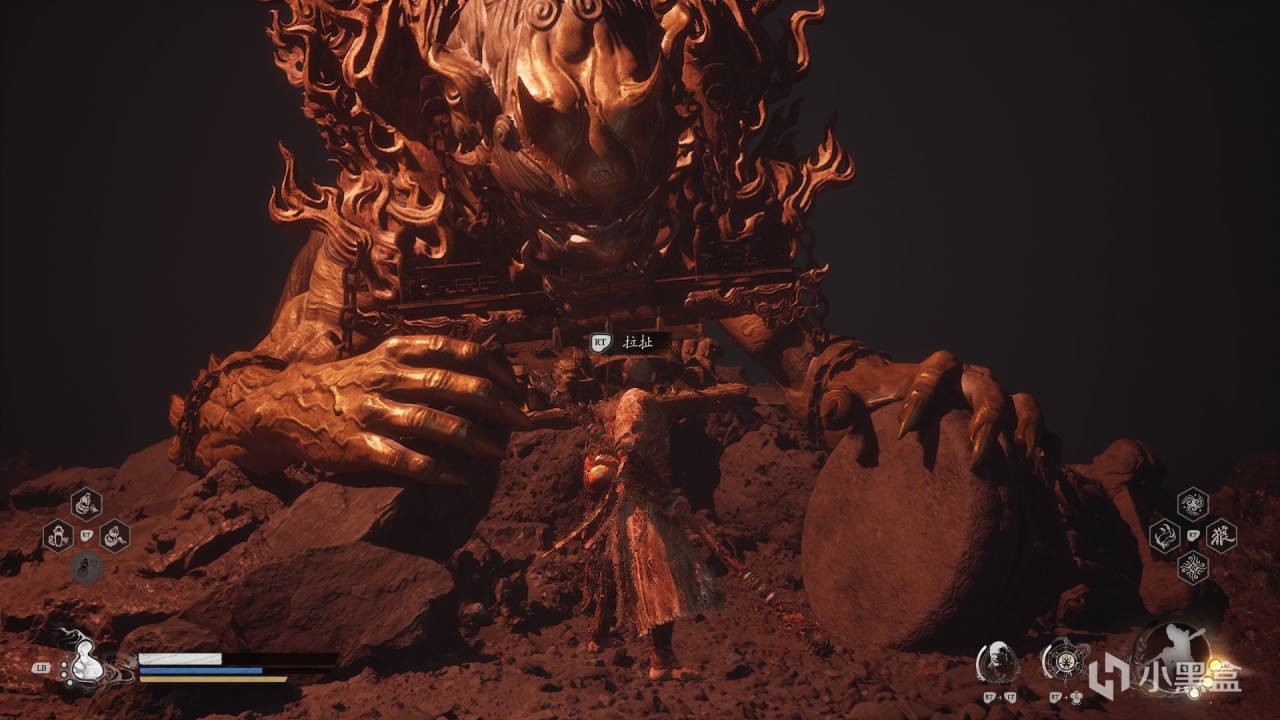Select the greyed-out item in the quick-item wheel
This screenshot has height=720, width=1280.
(x=86, y=567)
